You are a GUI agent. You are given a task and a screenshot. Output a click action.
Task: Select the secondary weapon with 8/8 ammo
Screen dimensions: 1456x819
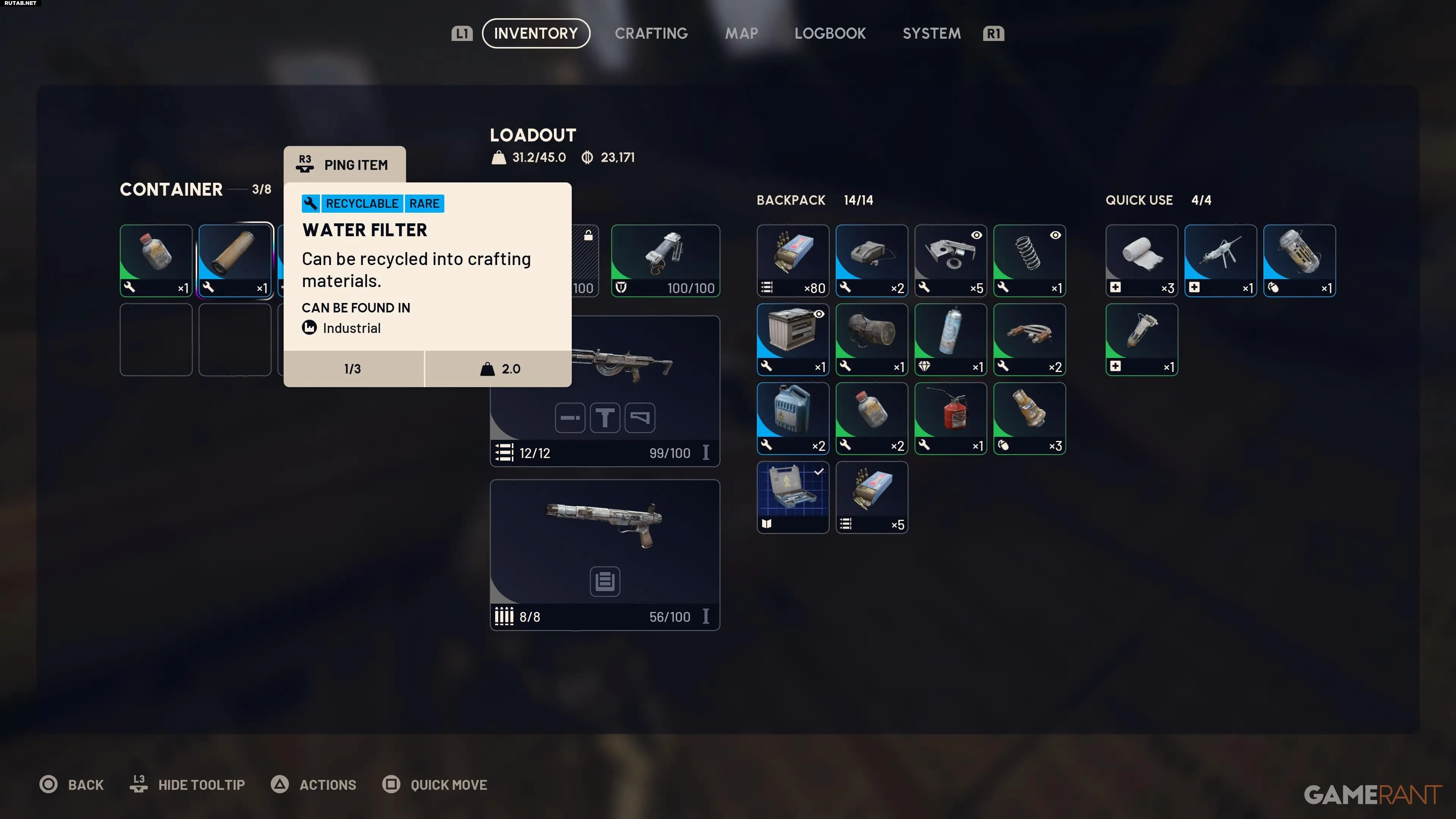coord(605,554)
